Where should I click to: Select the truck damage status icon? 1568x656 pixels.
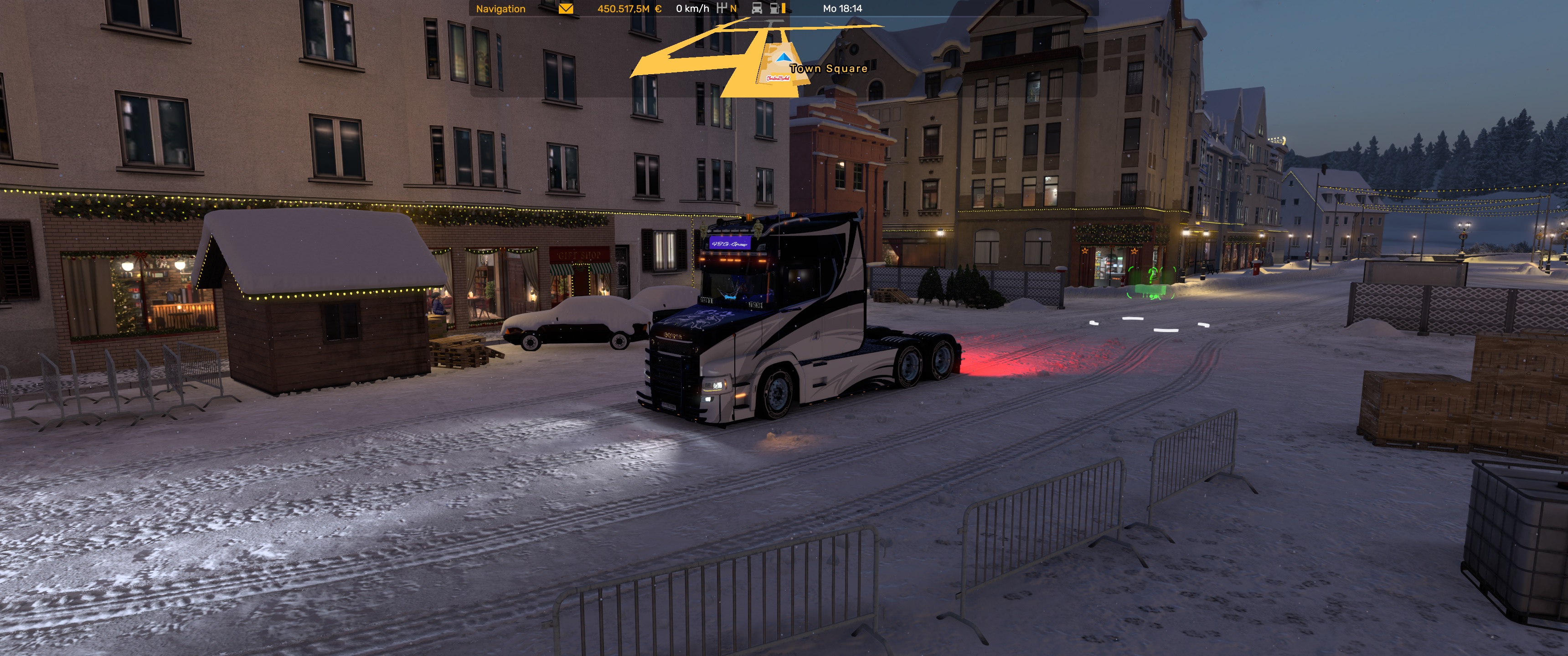(x=757, y=9)
